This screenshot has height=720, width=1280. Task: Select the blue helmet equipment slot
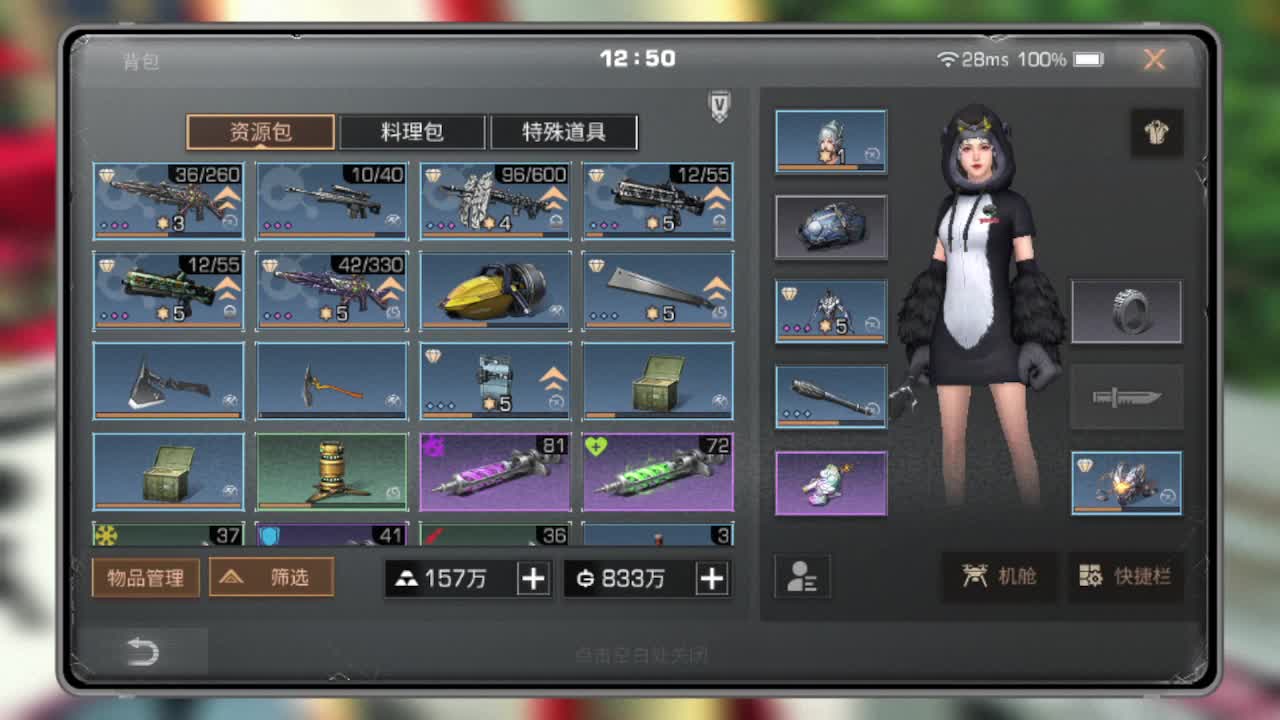[830, 226]
